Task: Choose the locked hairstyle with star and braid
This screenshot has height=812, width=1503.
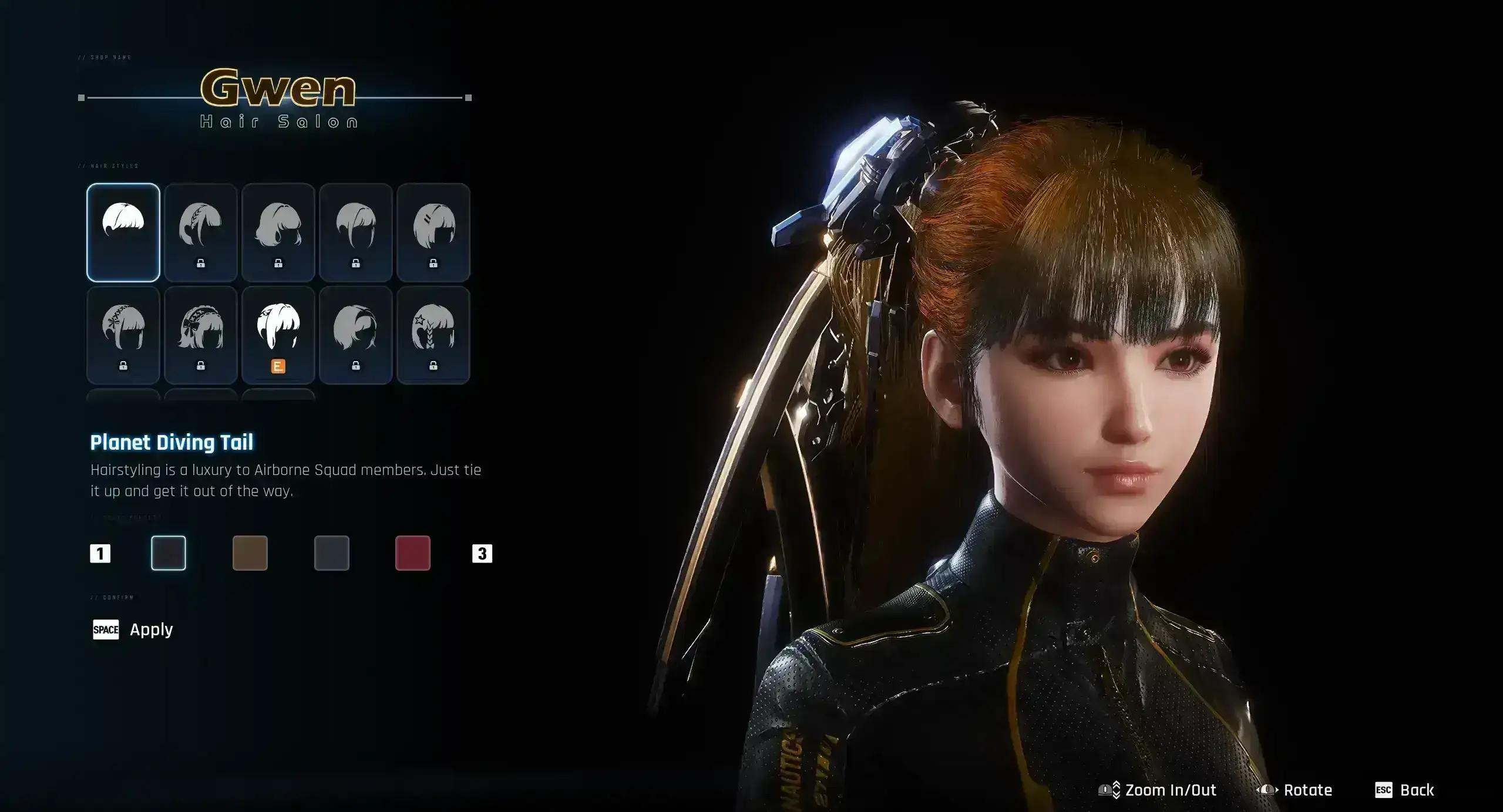Action: click(x=433, y=335)
